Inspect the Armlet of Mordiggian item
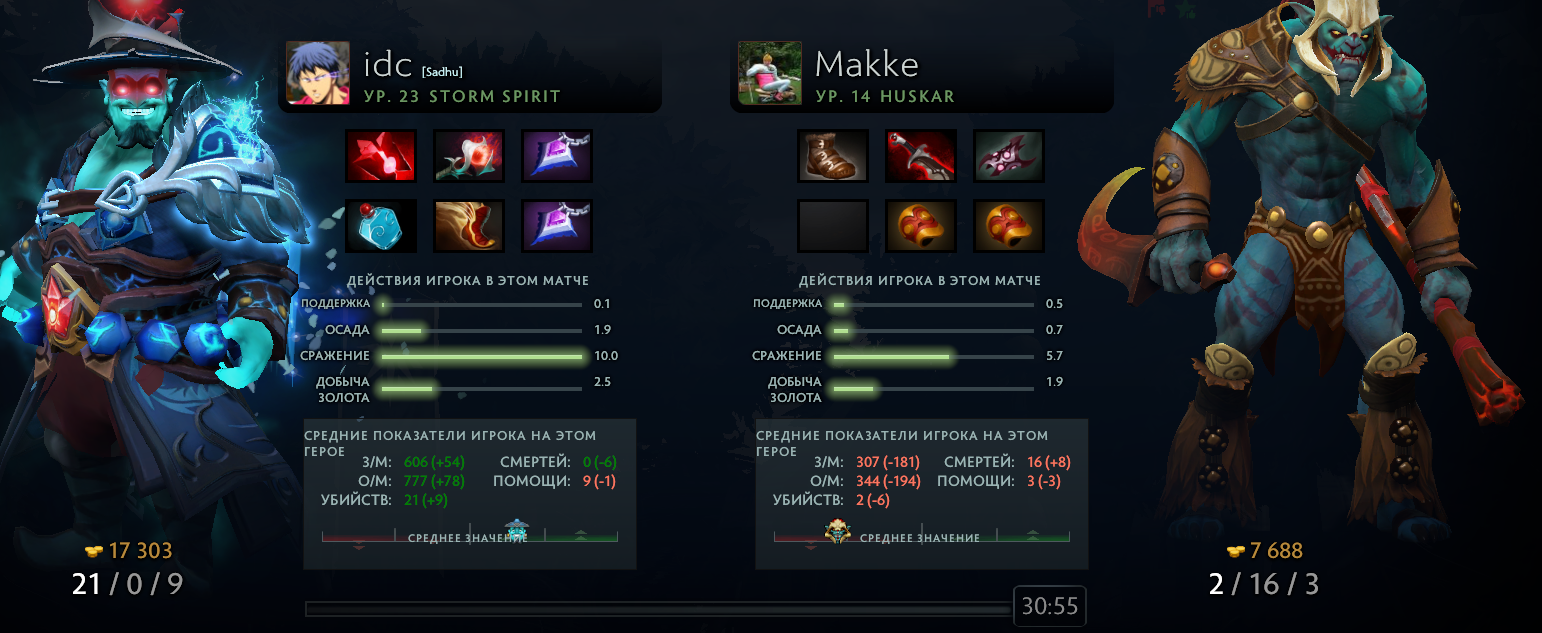 [x=921, y=155]
